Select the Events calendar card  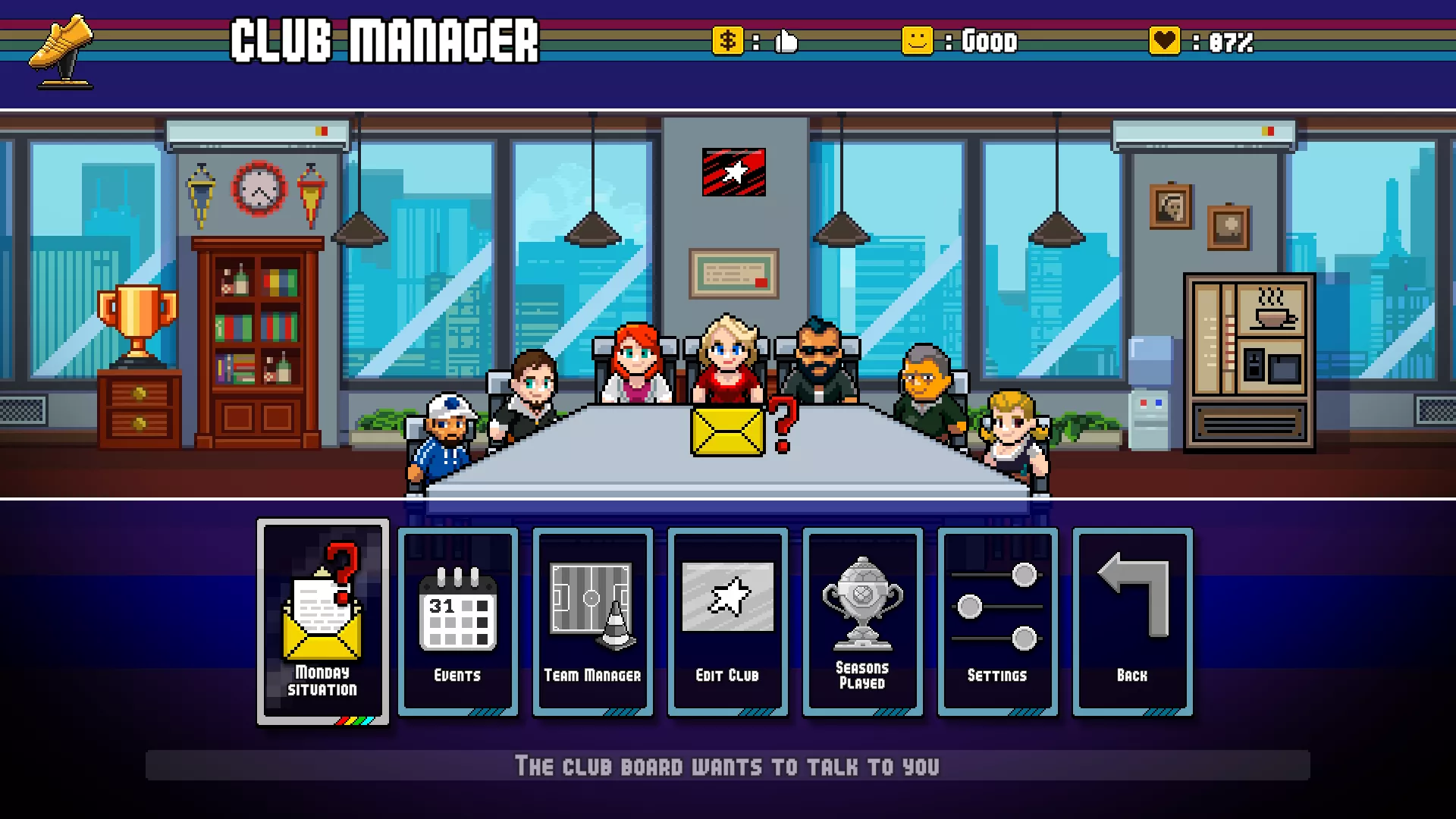(458, 622)
